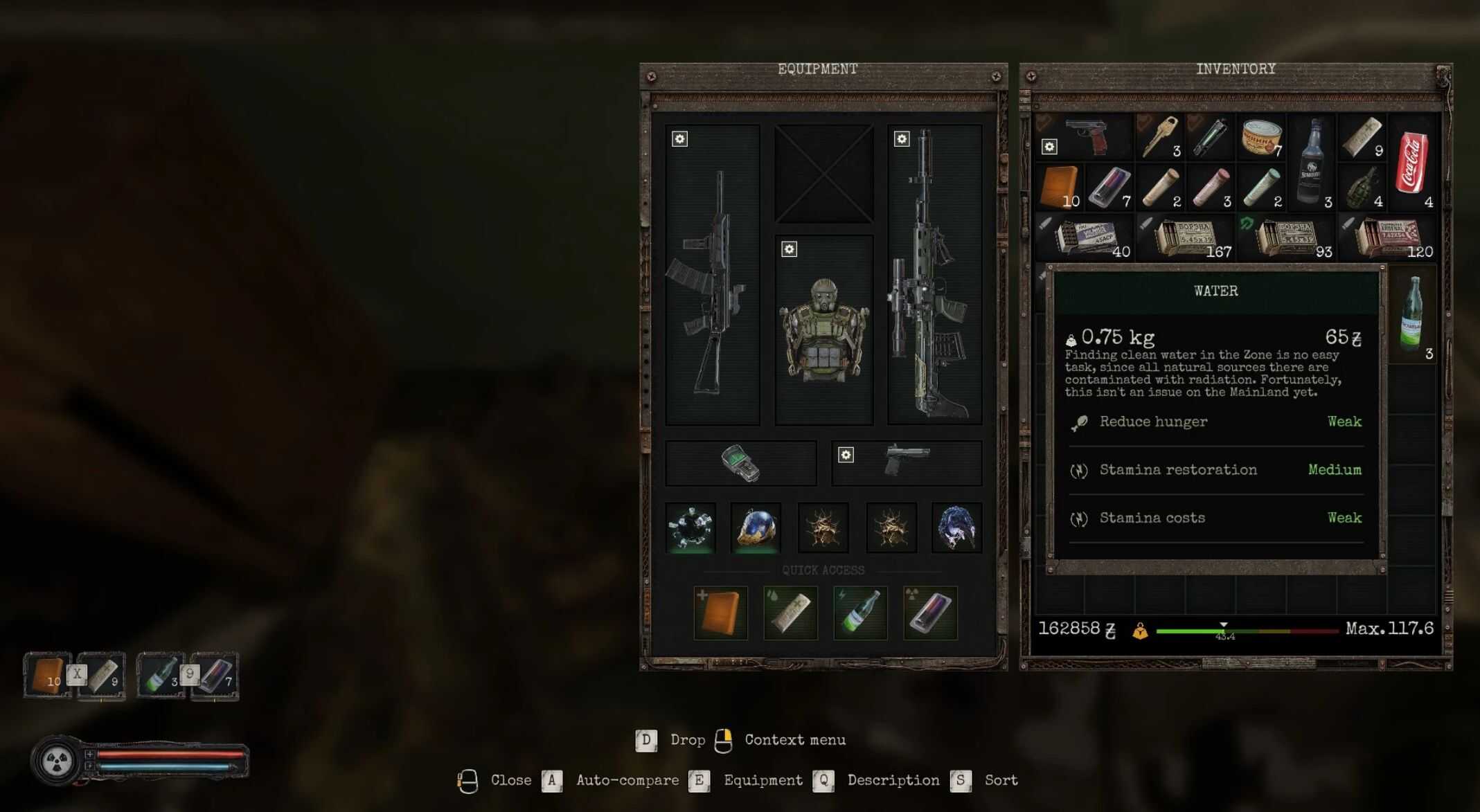
Task: Choose the ammo box with 167 rounds
Action: pos(1188,238)
